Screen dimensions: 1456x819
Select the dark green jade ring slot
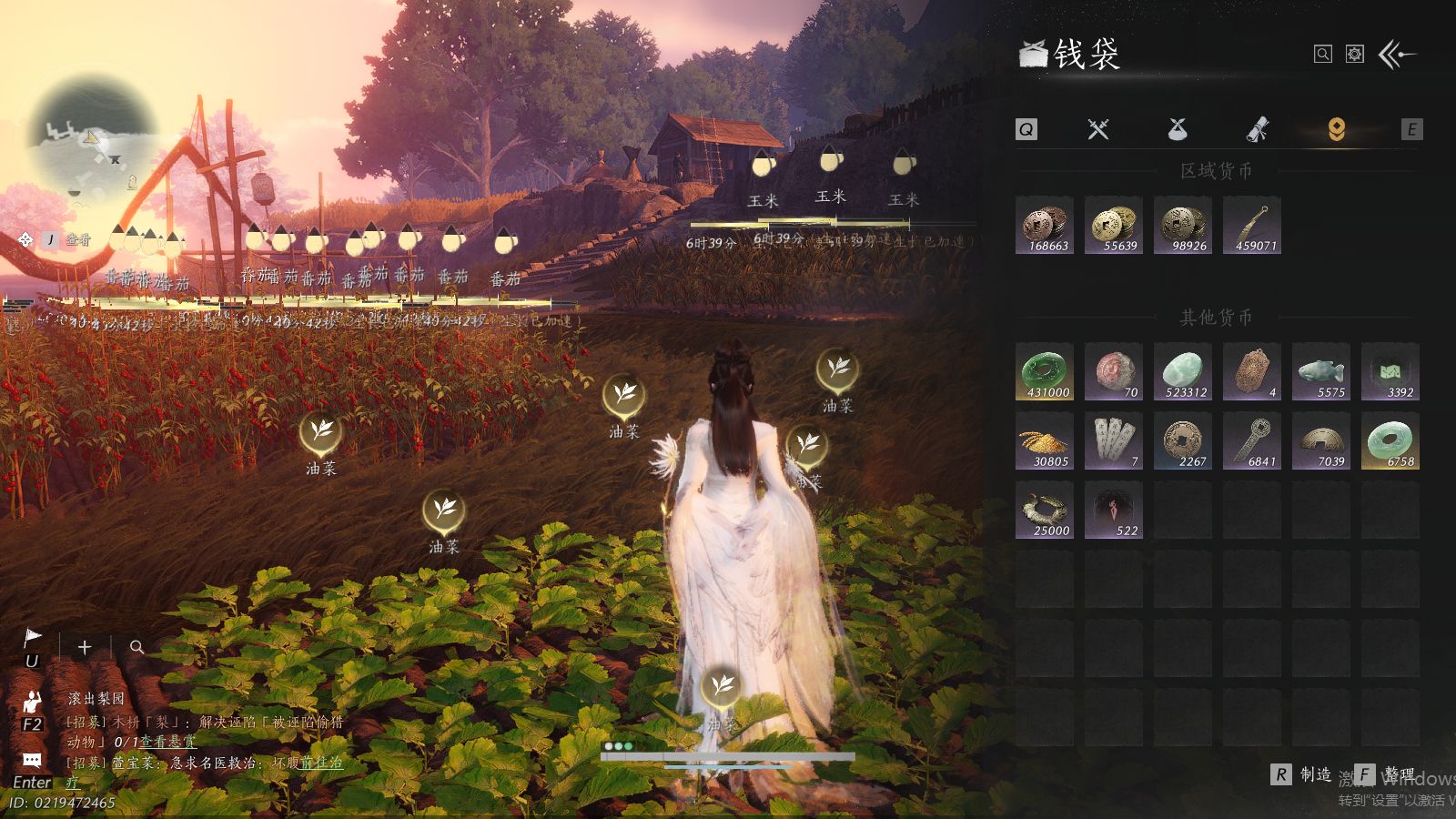pyautogui.click(x=1045, y=371)
